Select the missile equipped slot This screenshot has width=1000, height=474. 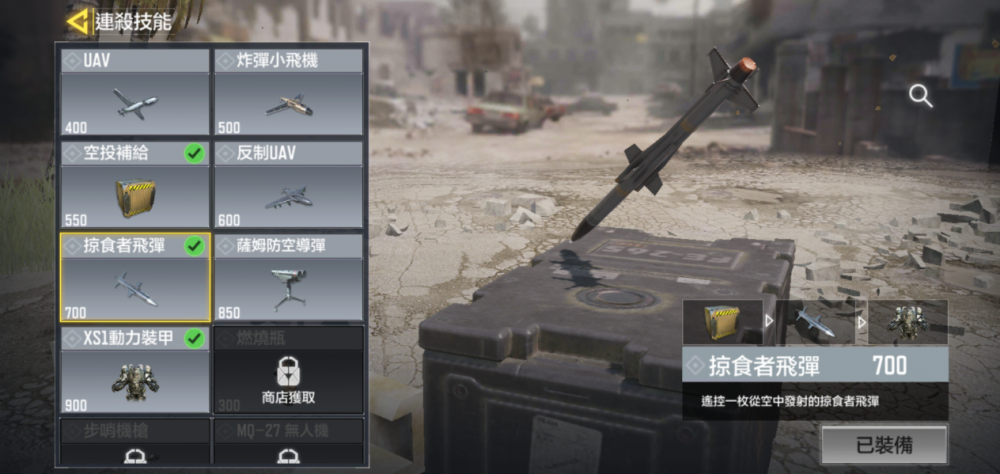click(x=814, y=322)
